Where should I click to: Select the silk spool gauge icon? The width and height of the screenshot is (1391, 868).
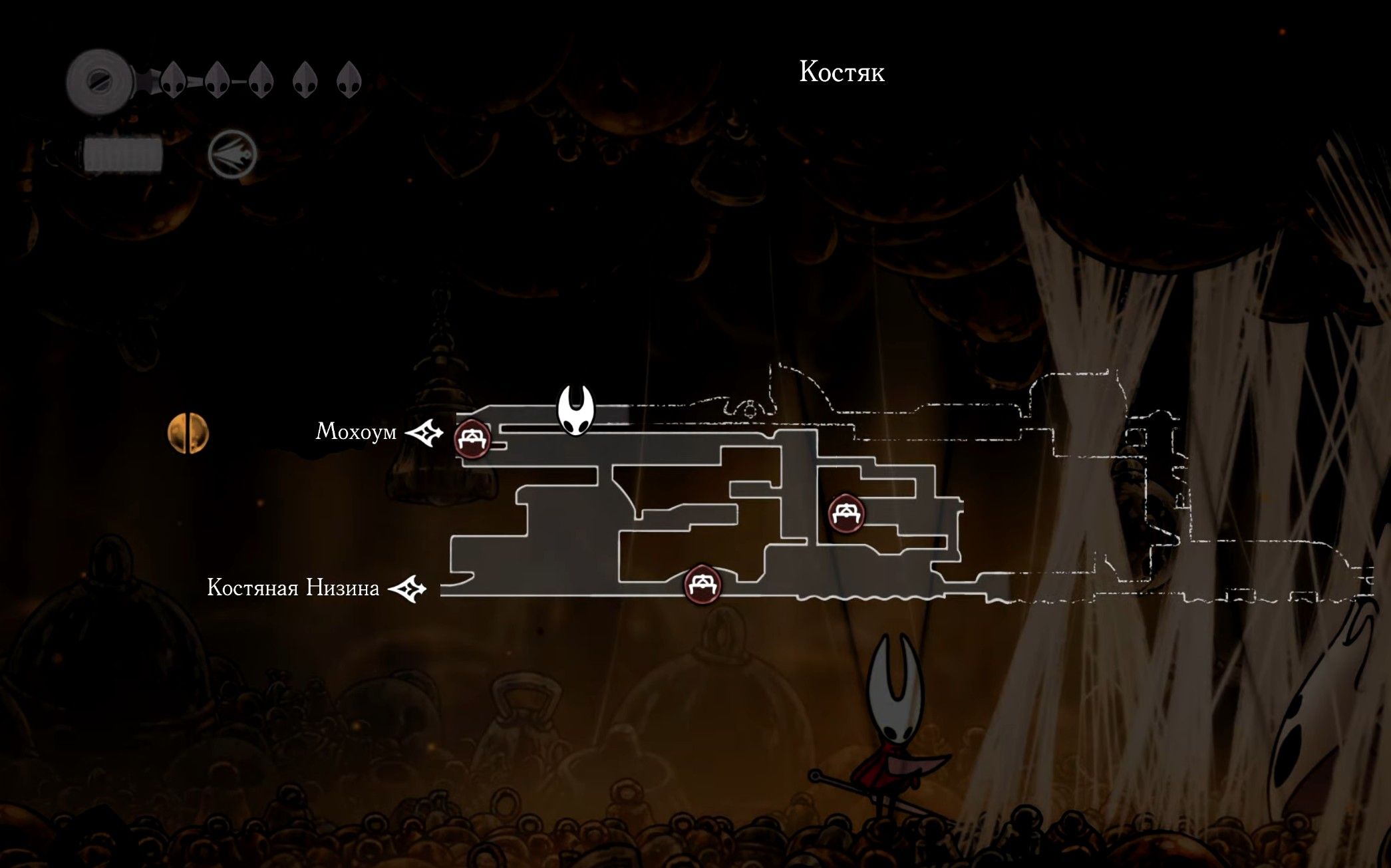click(100, 80)
